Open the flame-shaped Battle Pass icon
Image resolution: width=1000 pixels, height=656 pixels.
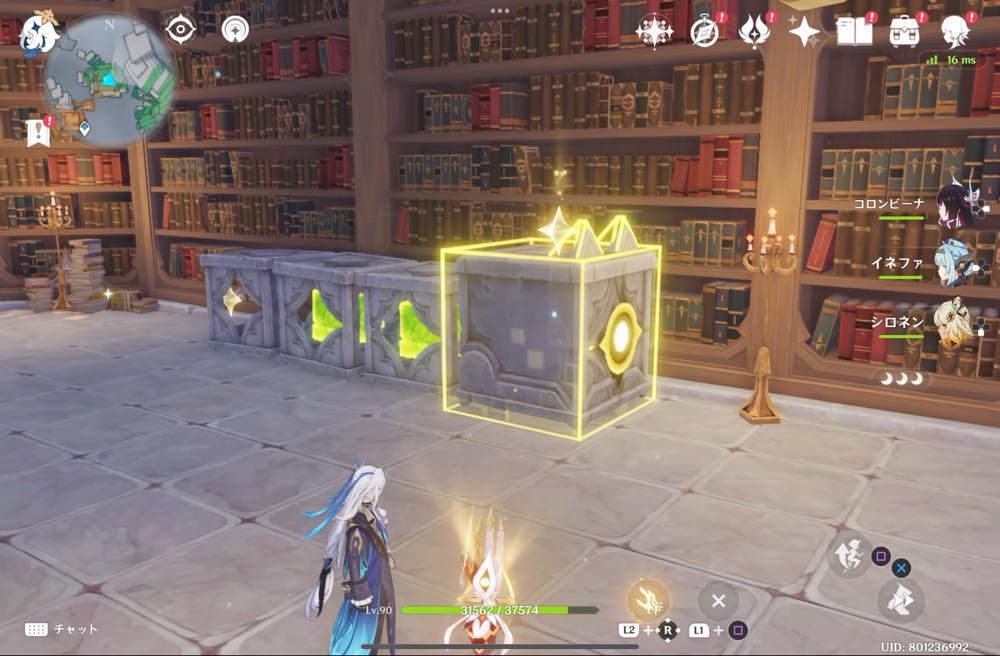(753, 31)
